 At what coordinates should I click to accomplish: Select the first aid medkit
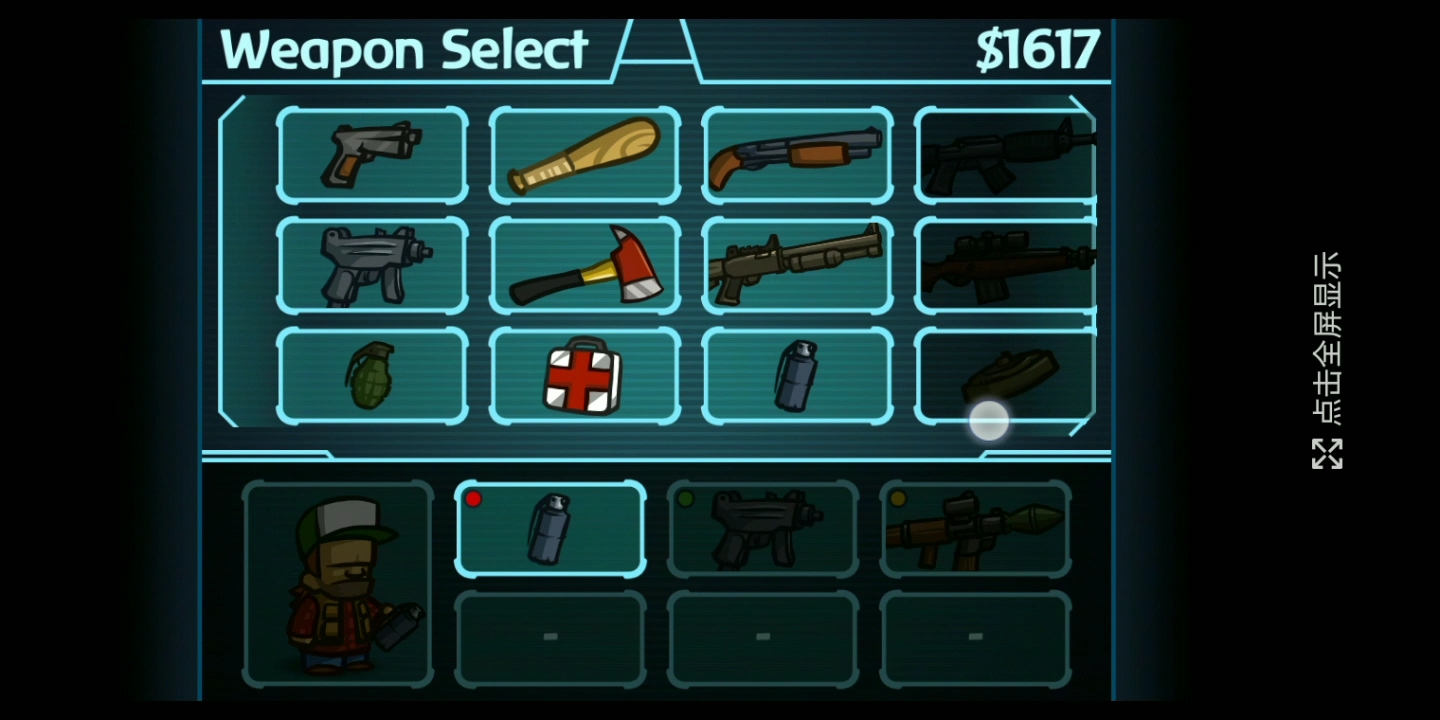point(585,376)
